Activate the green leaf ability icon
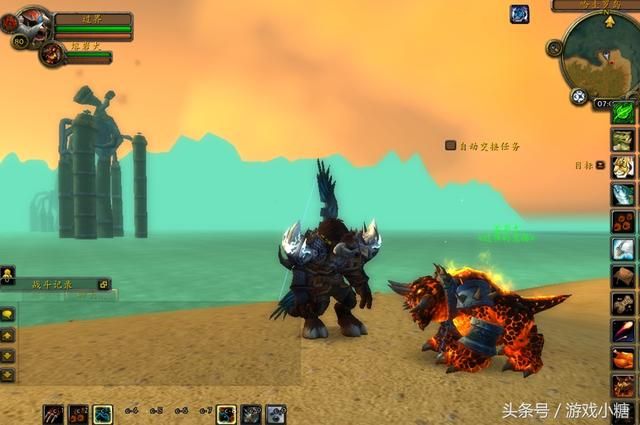The width and height of the screenshot is (640, 425). click(x=623, y=113)
